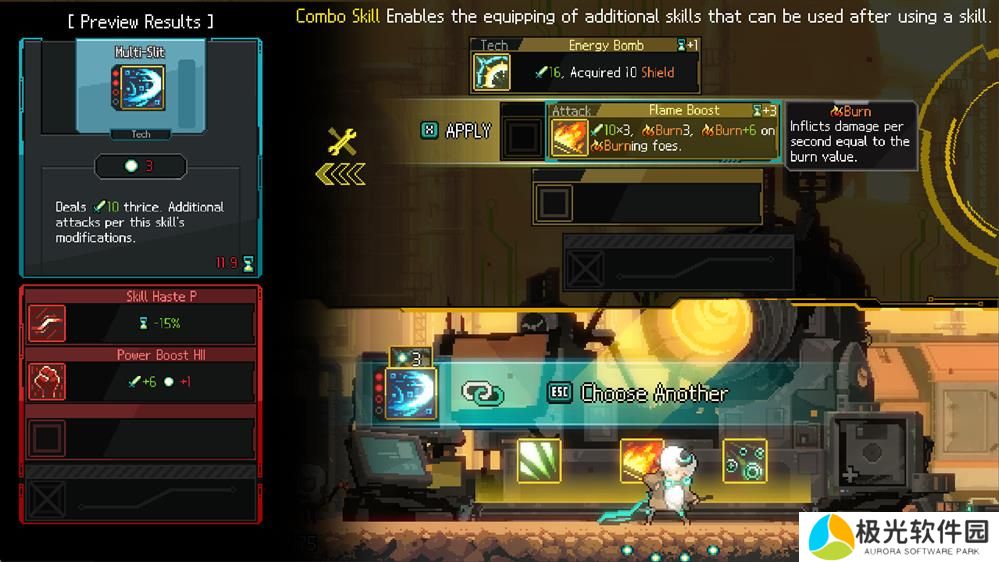
Task: Select the bubbles skill icon
Action: click(745, 461)
